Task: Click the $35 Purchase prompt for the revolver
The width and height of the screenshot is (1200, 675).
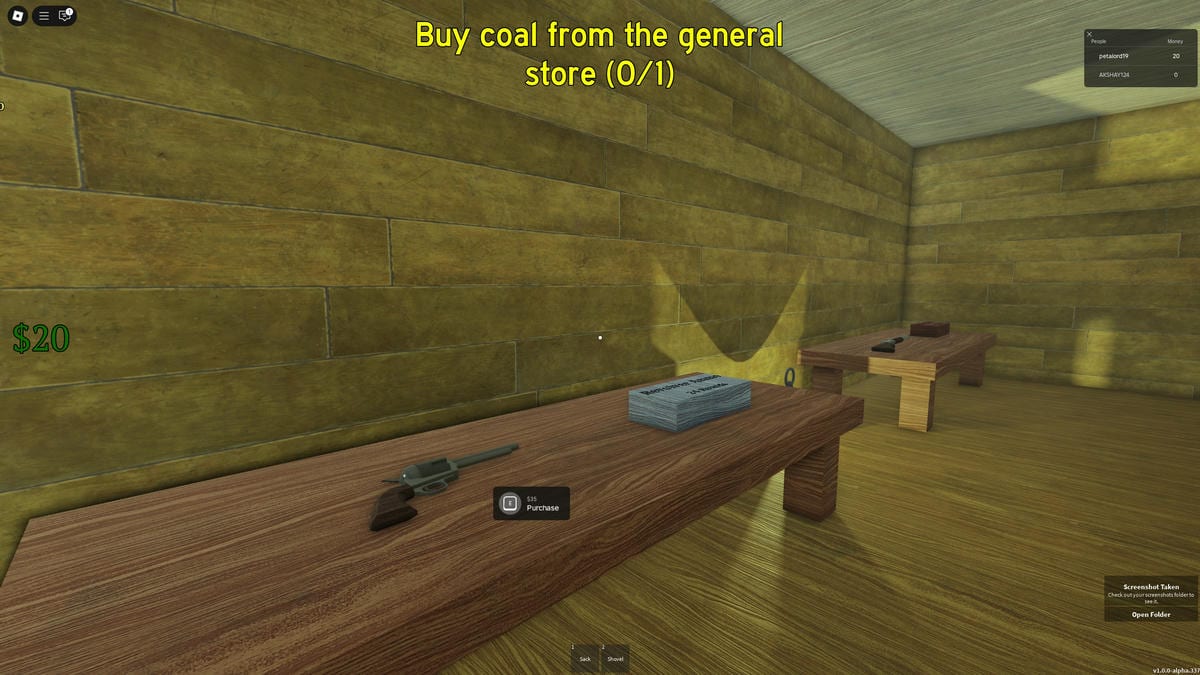Action: tap(531, 503)
